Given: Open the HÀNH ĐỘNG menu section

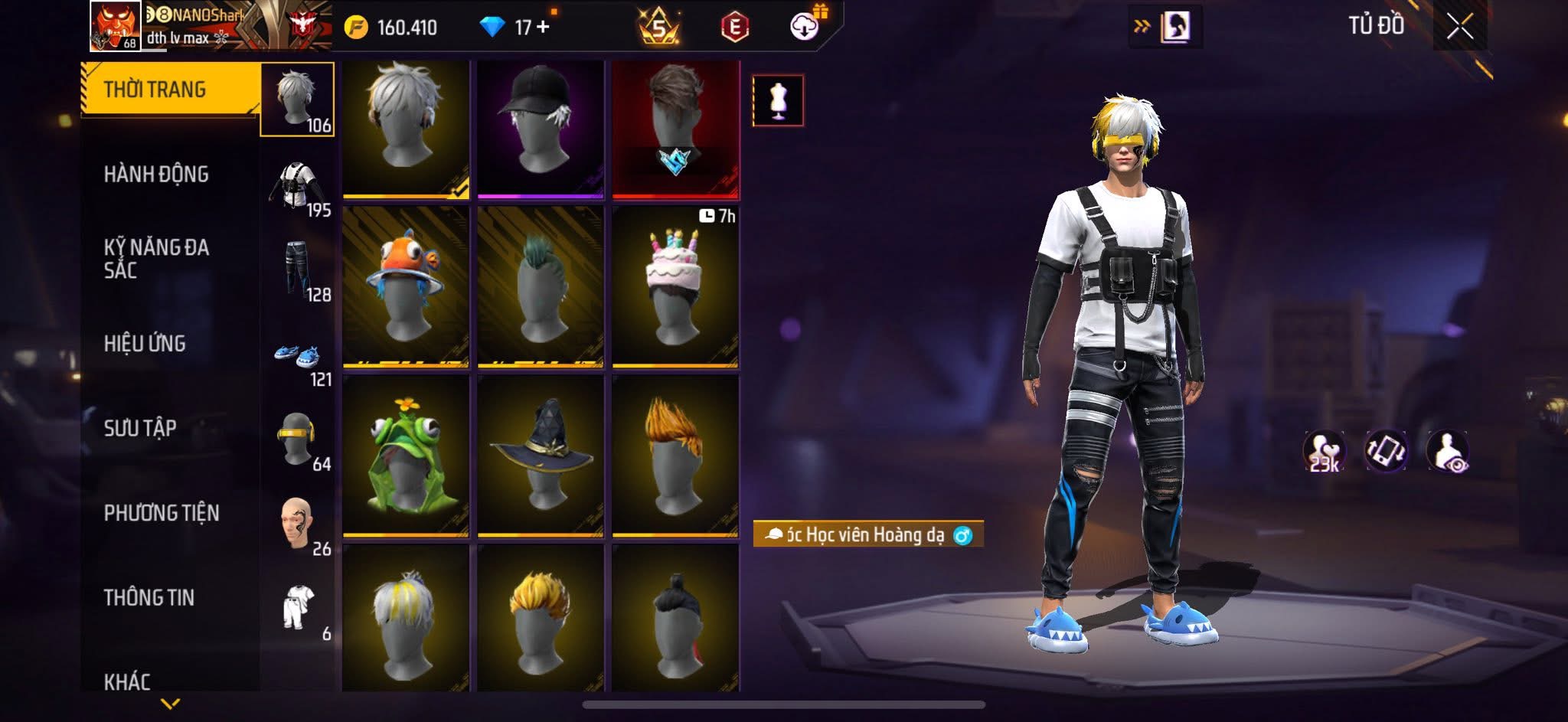Looking at the screenshot, I should click(156, 175).
